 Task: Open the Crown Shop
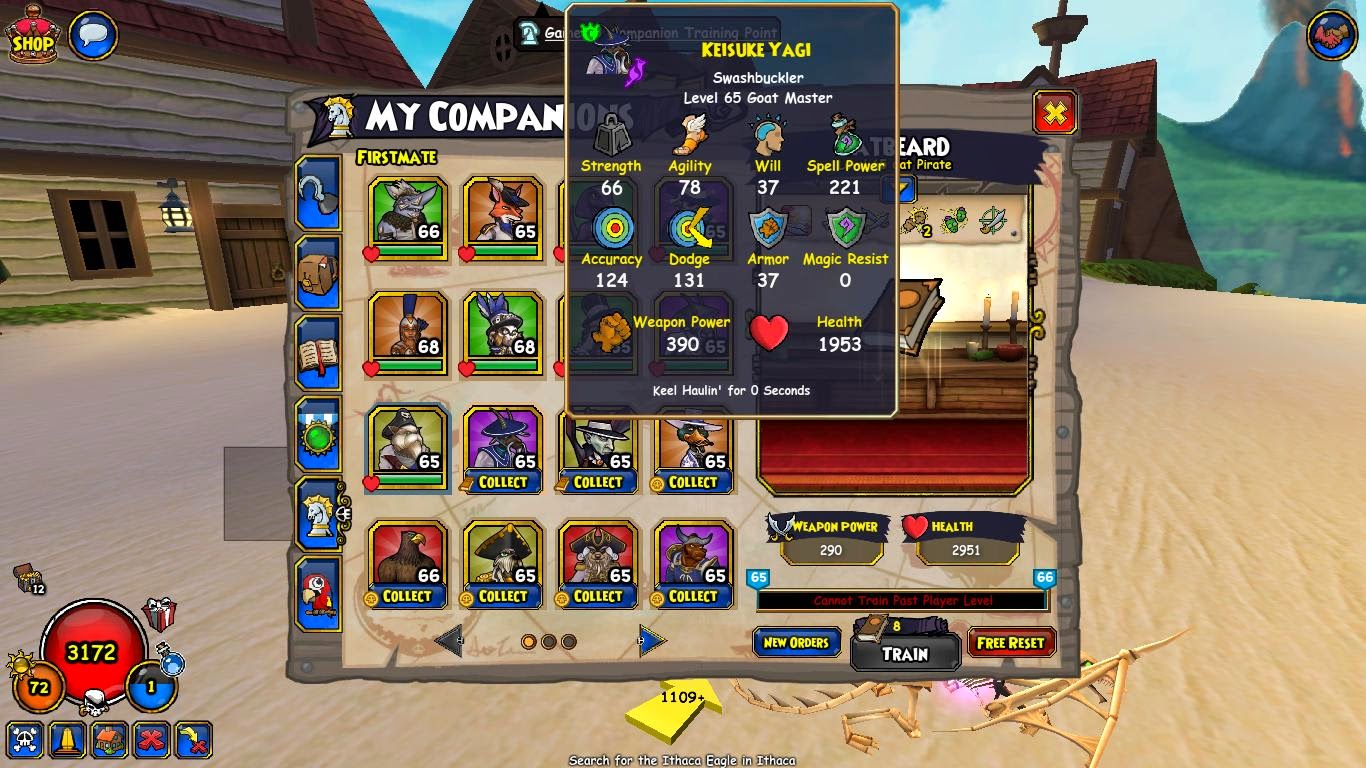(32, 36)
